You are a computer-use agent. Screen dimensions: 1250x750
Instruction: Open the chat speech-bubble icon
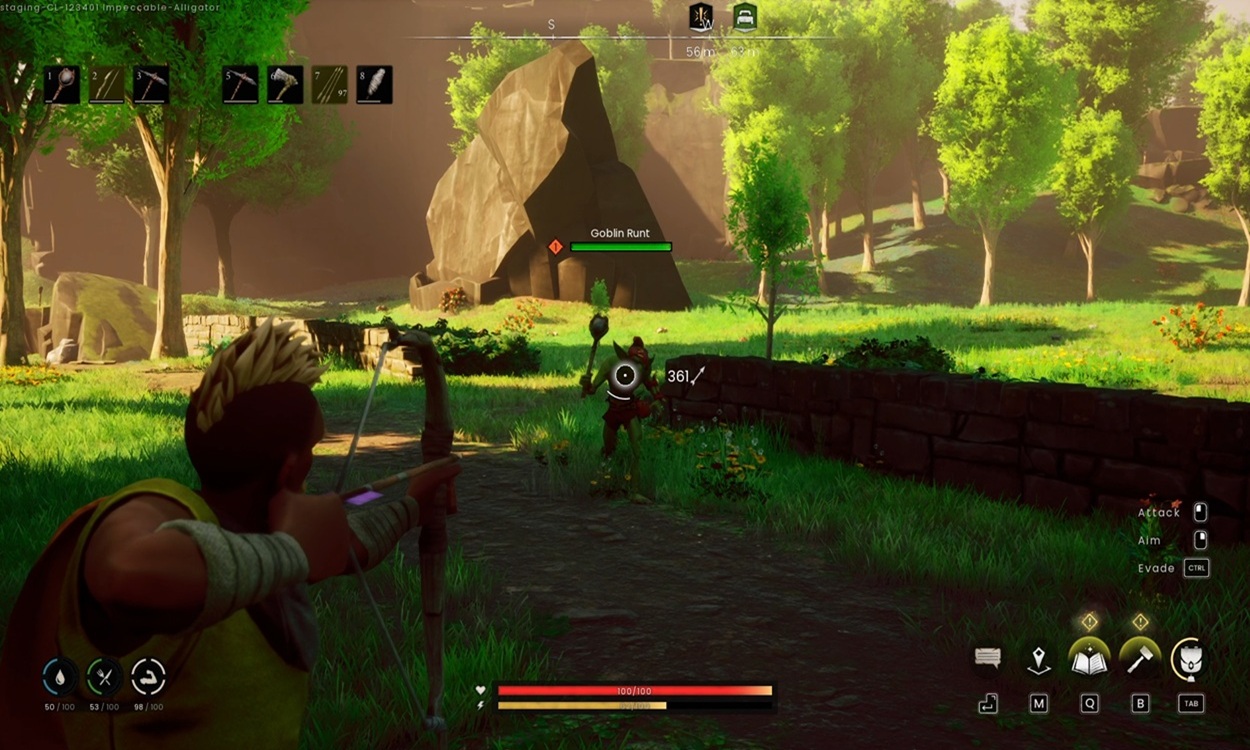(x=988, y=658)
